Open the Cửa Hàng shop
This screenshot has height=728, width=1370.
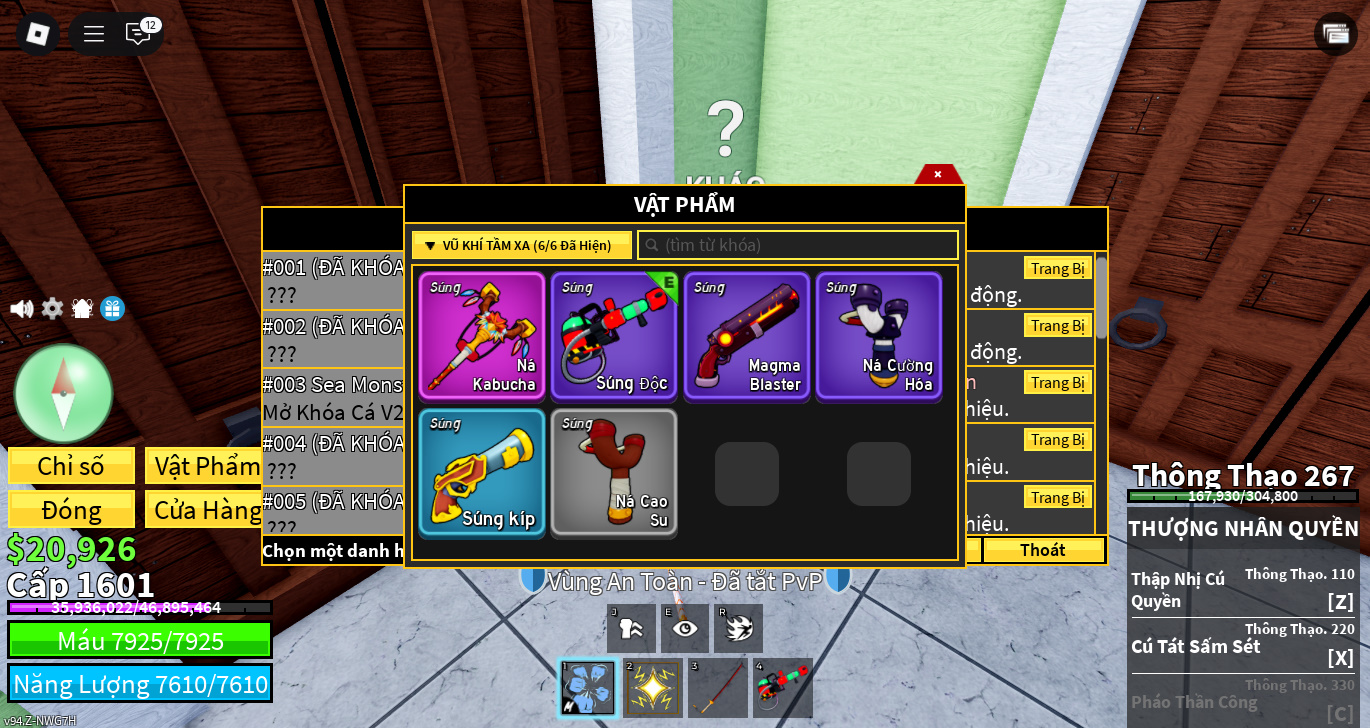coord(206,510)
